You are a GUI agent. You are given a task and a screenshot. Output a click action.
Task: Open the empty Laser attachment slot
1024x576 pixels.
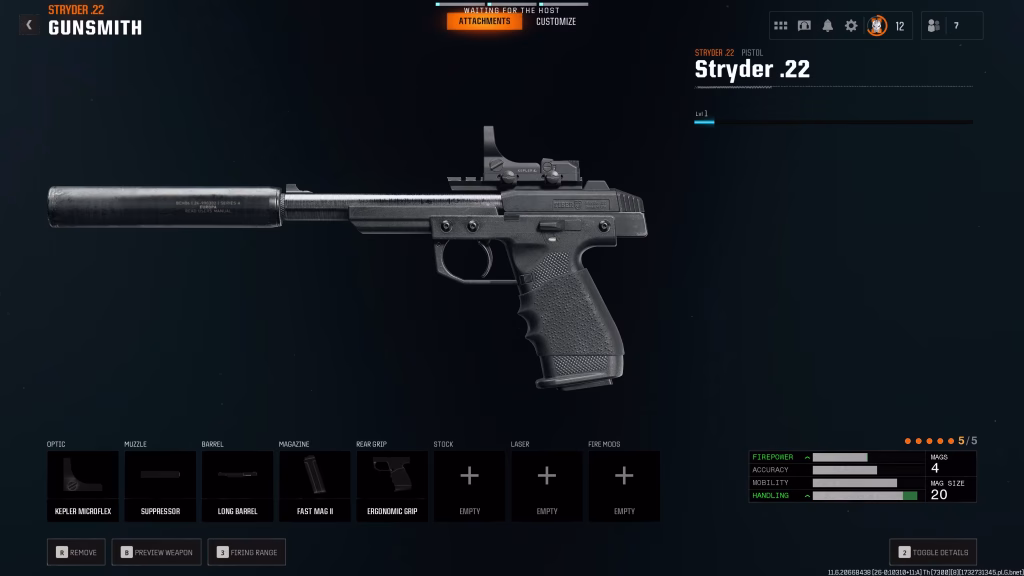point(547,486)
